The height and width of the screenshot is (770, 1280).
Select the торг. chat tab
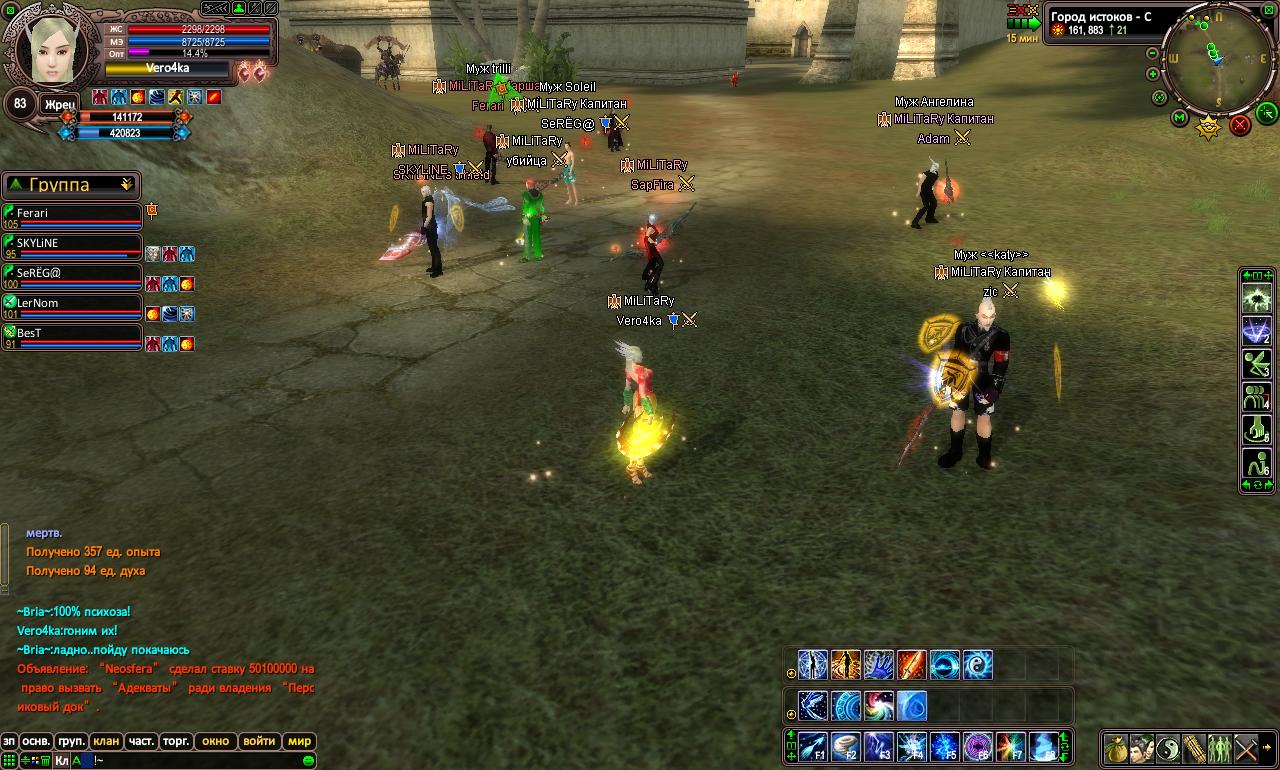[176, 742]
